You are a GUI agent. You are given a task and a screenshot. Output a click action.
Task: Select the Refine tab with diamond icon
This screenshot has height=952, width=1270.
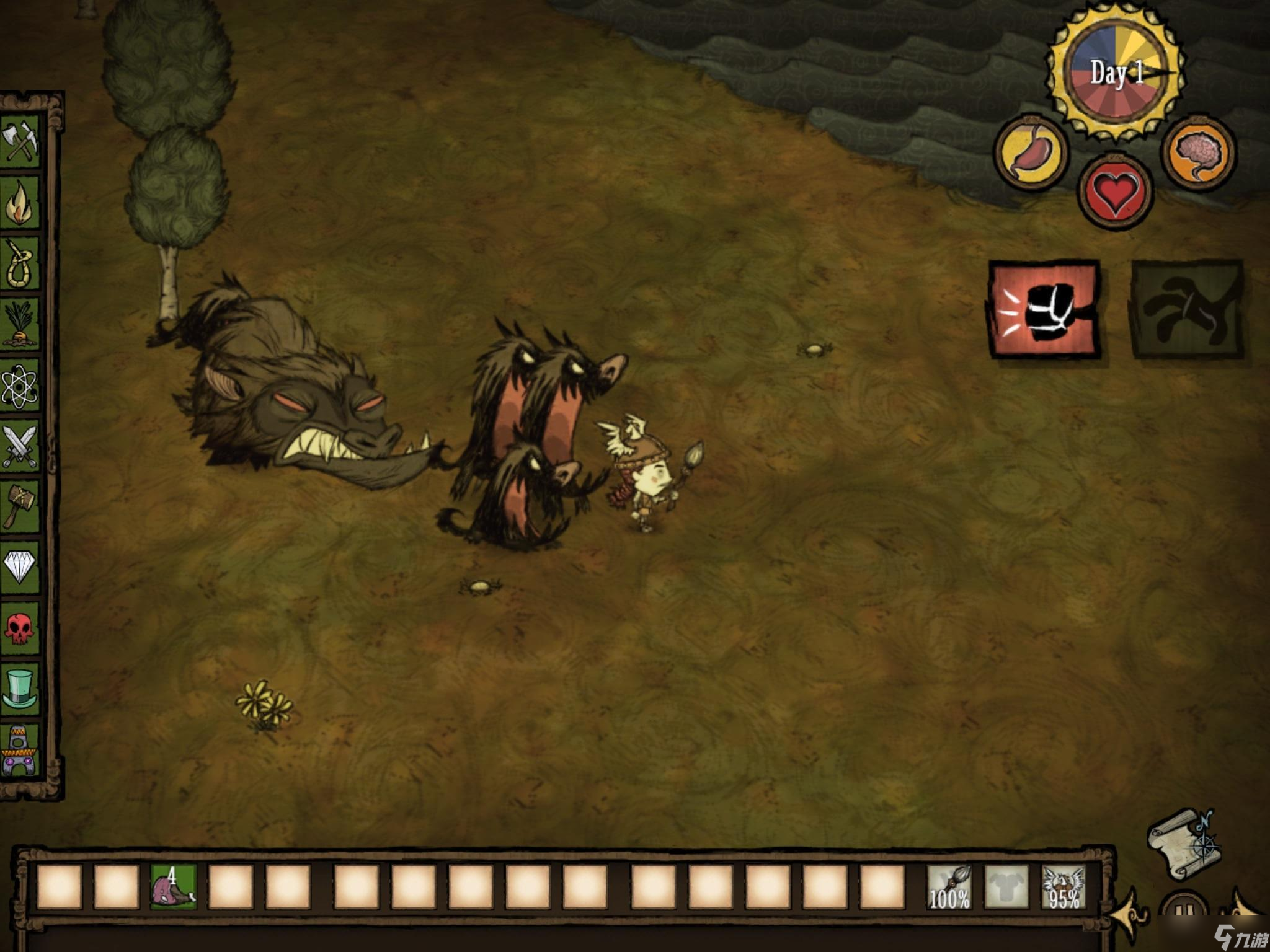pos(20,566)
